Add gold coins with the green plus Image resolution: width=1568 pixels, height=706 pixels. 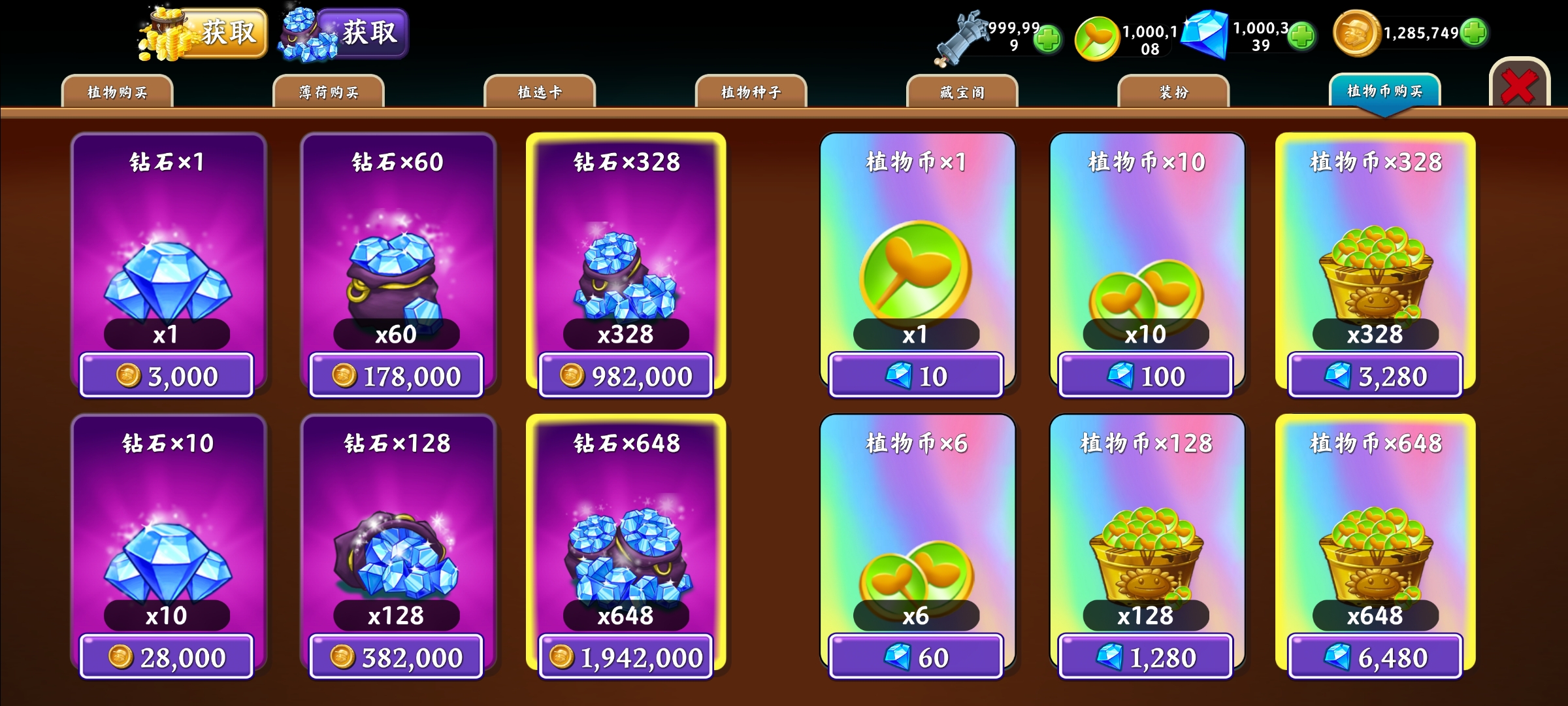click(x=1474, y=33)
